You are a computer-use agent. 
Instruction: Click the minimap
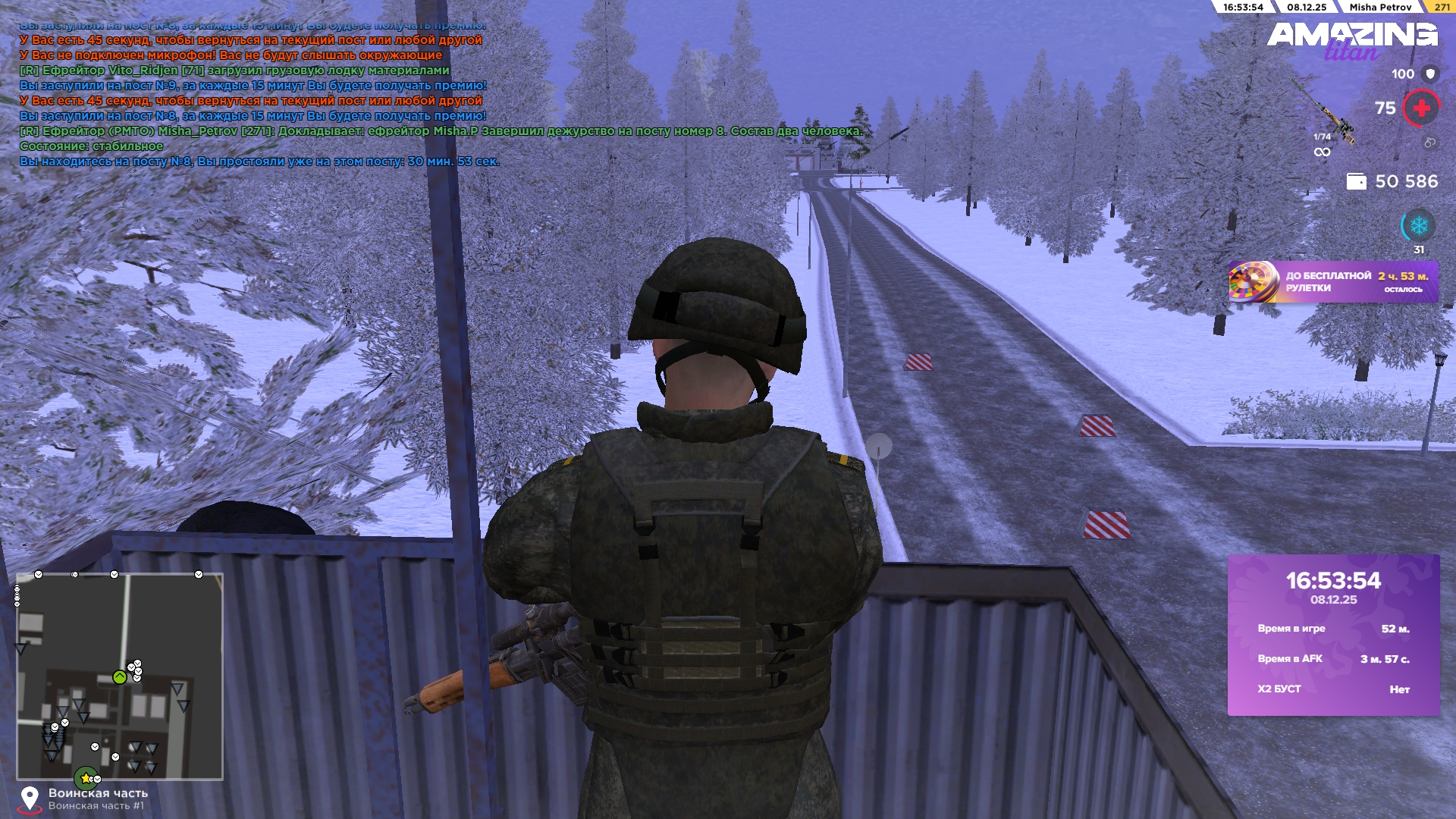pyautogui.click(x=120, y=676)
